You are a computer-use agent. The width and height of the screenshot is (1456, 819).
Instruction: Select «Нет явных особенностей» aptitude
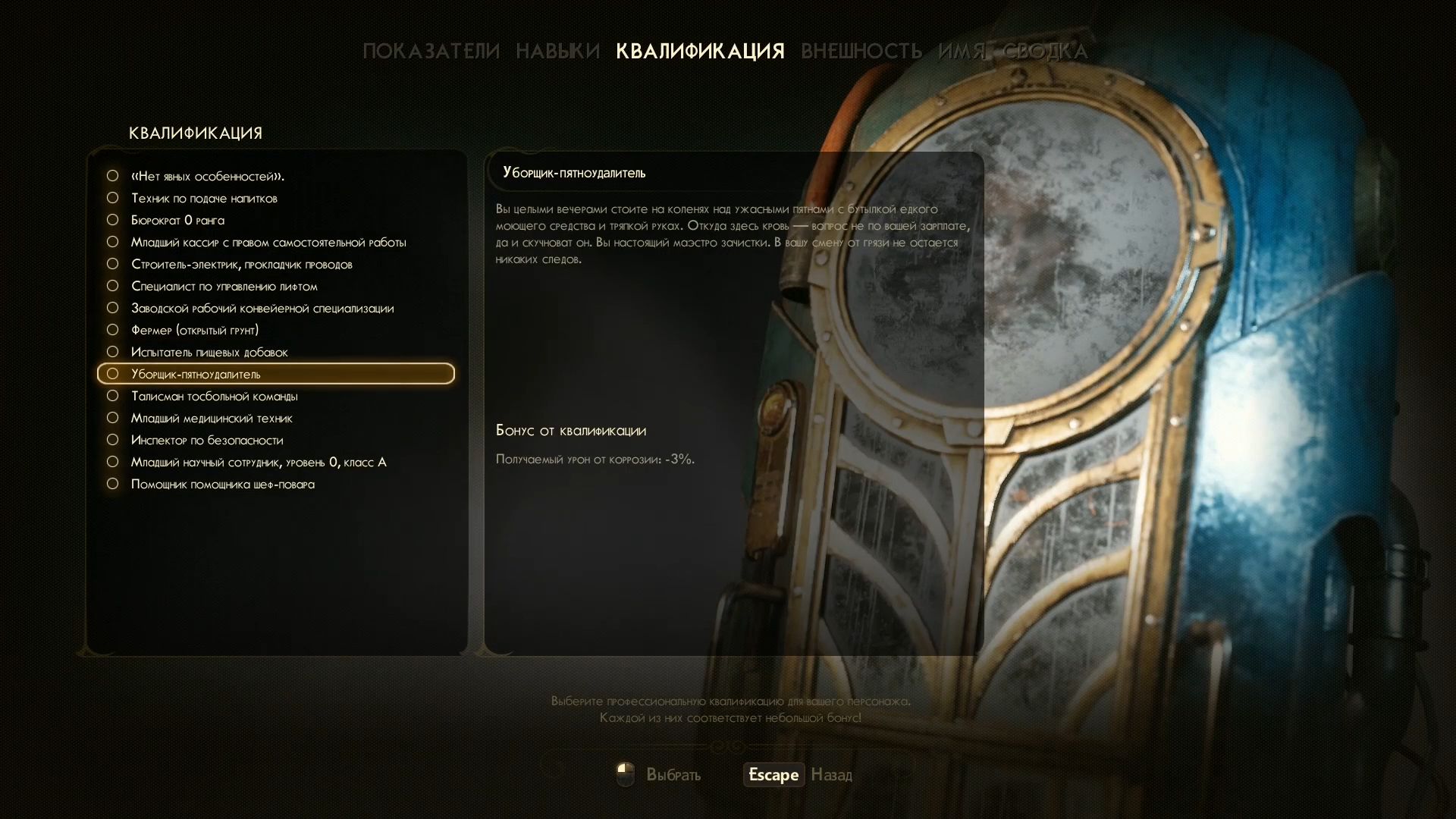tap(207, 177)
